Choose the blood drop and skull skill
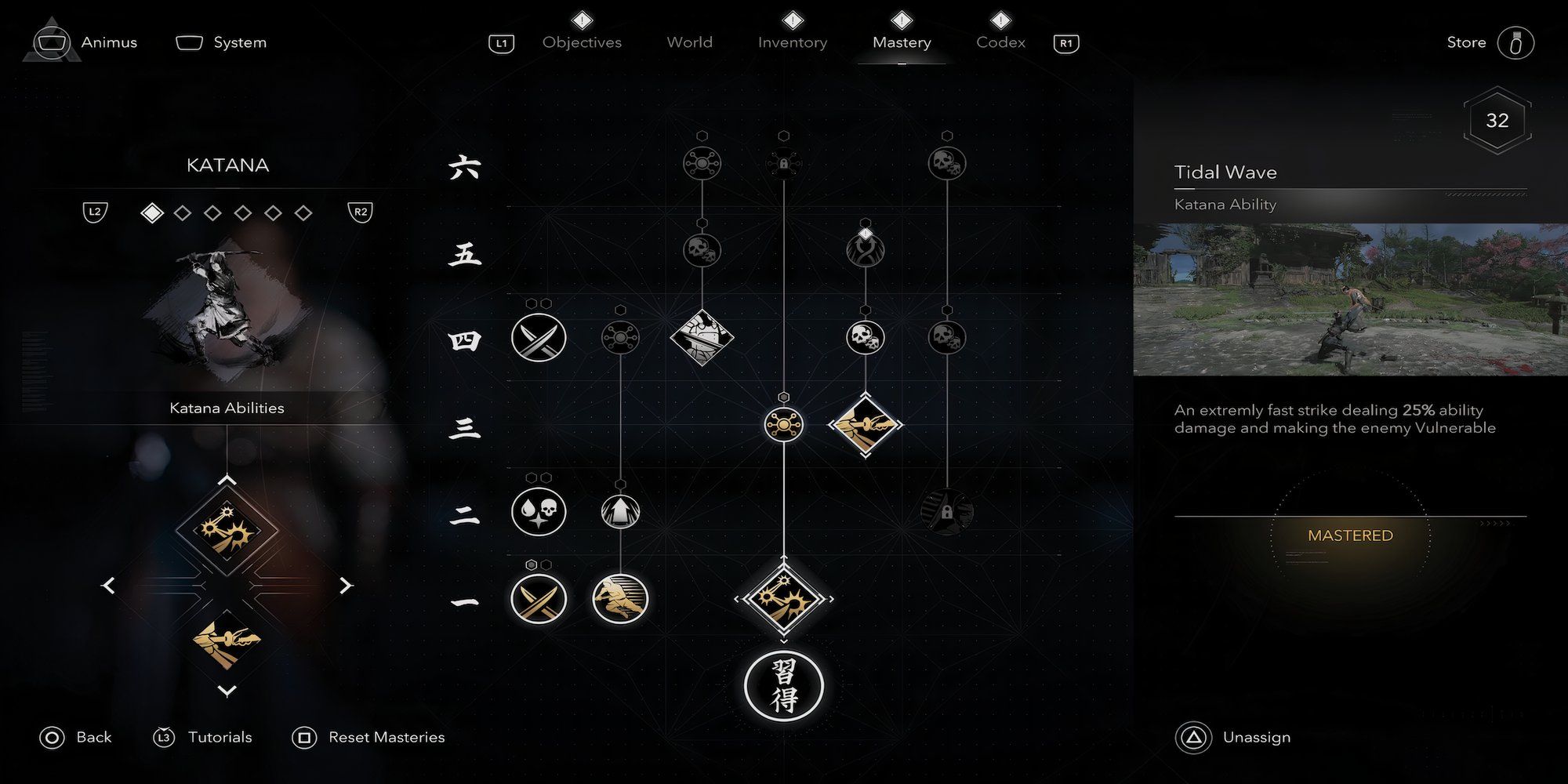The image size is (1568, 784). click(539, 512)
